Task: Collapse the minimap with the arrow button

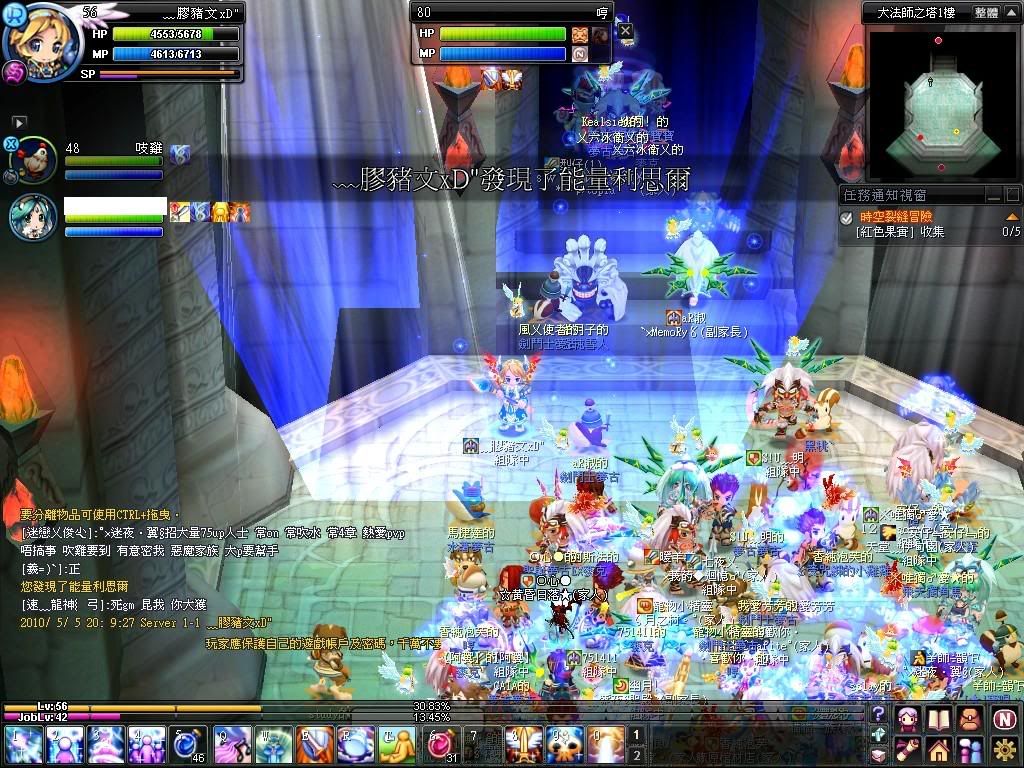Action: pos(1012,13)
